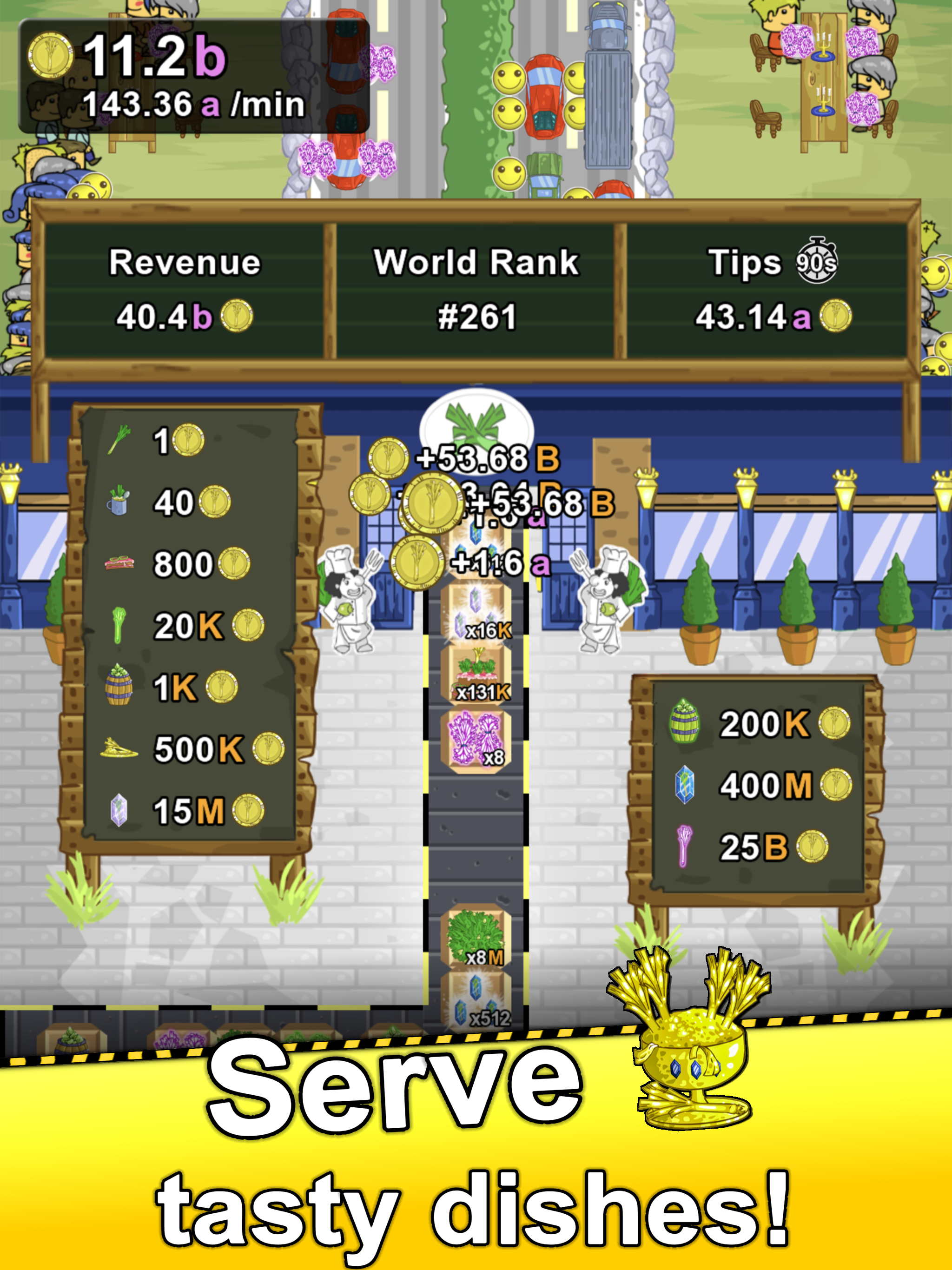Open the World Rank #261 board
The height and width of the screenshot is (1270, 952).
[476, 290]
